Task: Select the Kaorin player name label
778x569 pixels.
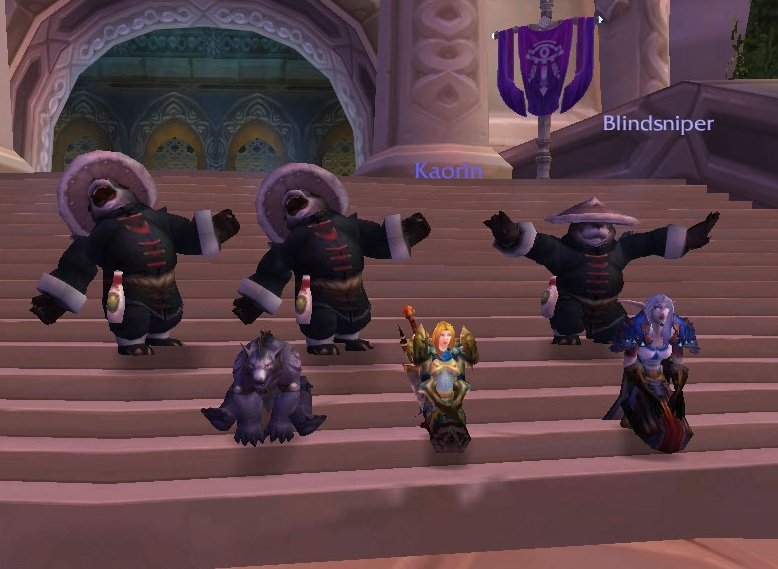Action: [x=449, y=172]
